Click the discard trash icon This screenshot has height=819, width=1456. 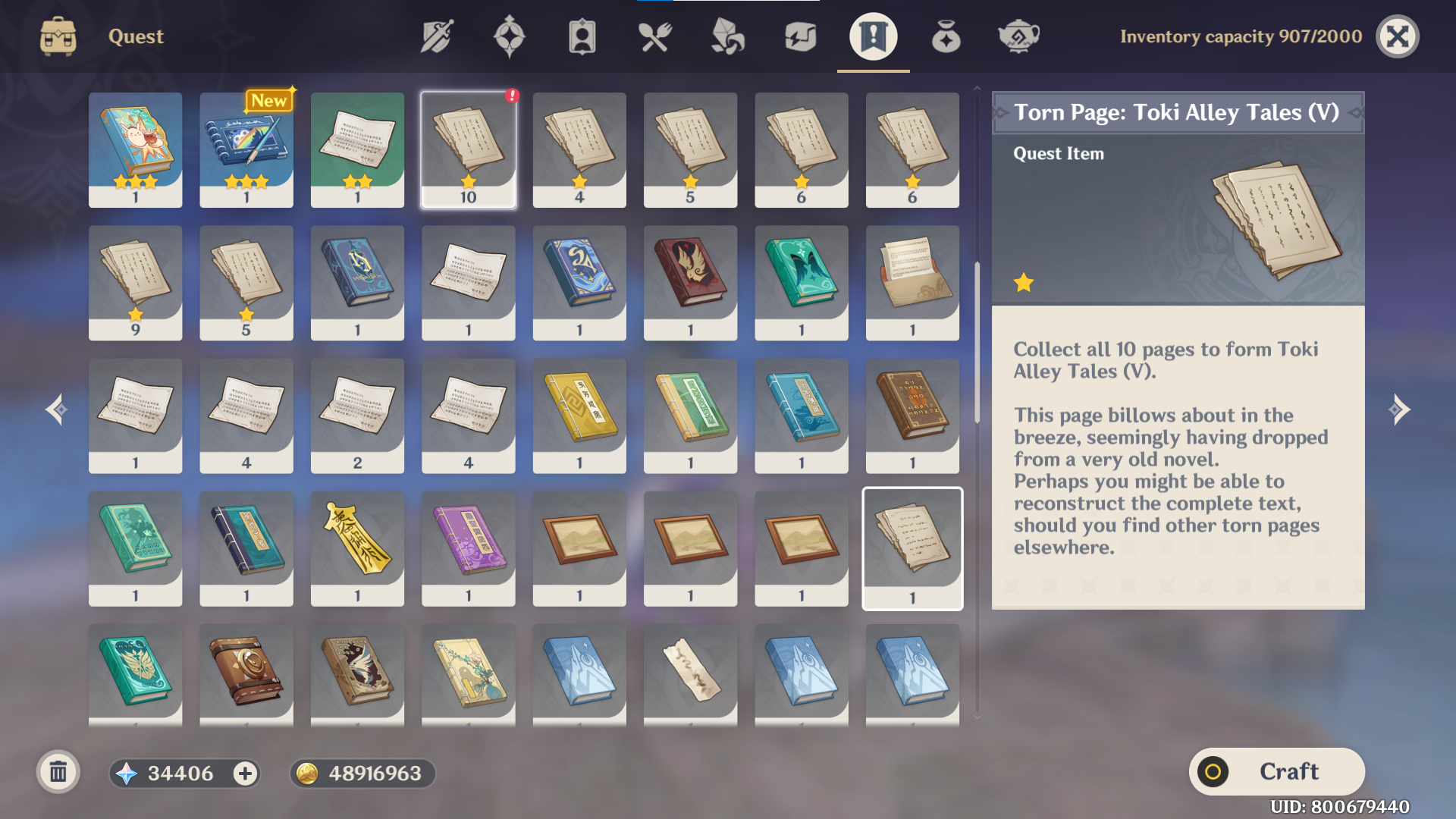coord(58,773)
